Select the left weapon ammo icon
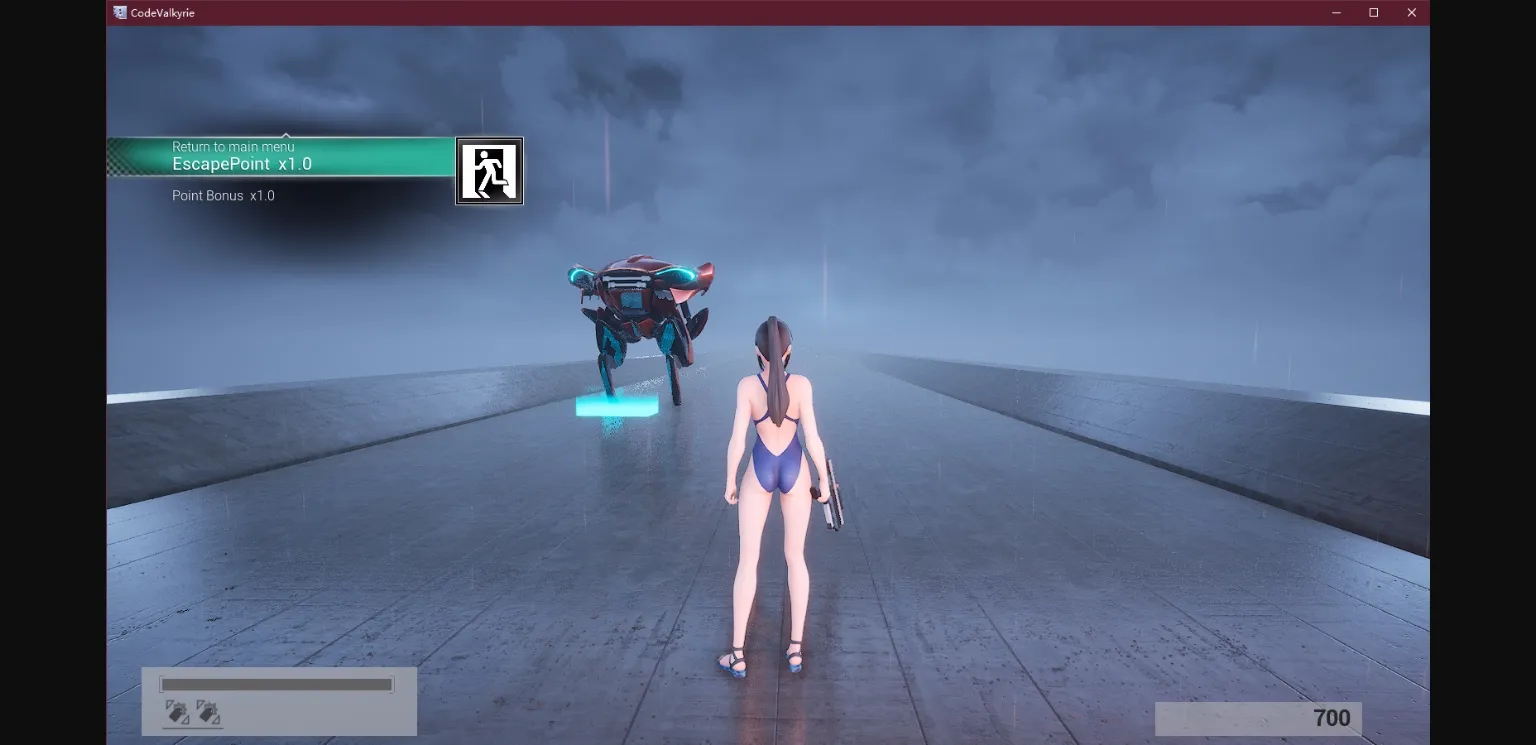 176,712
